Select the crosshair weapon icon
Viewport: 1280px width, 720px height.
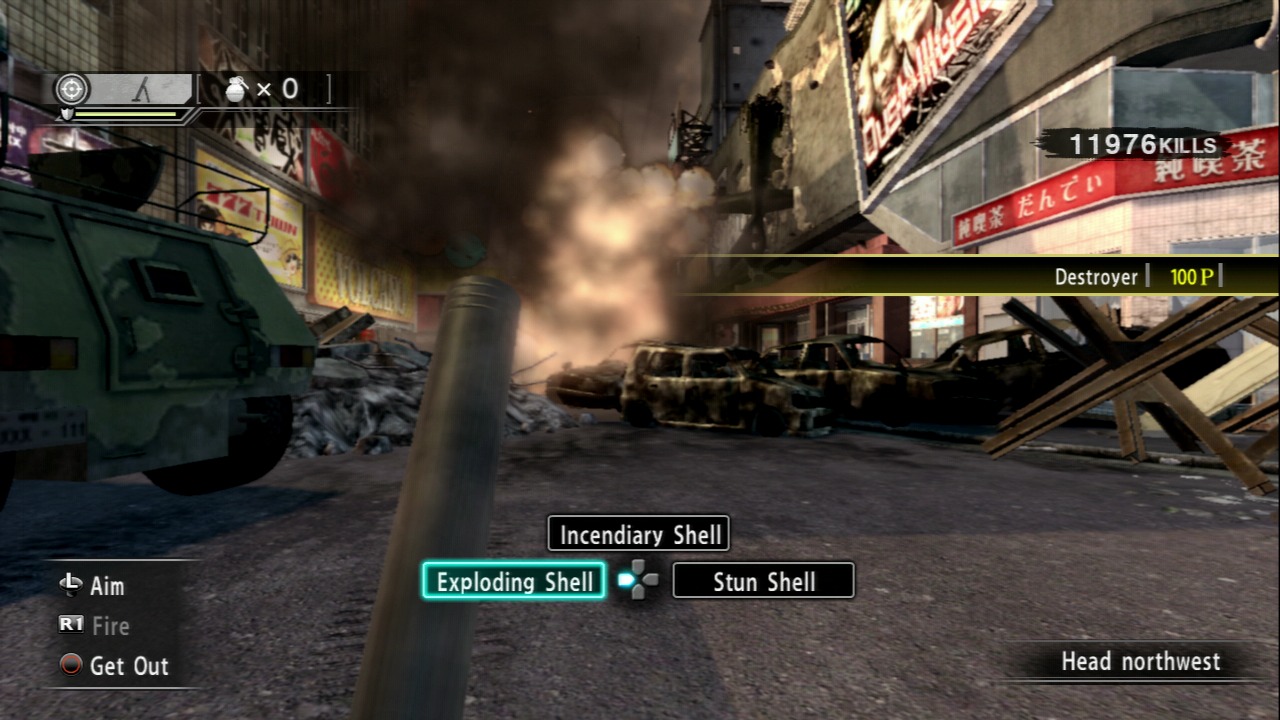[x=70, y=90]
